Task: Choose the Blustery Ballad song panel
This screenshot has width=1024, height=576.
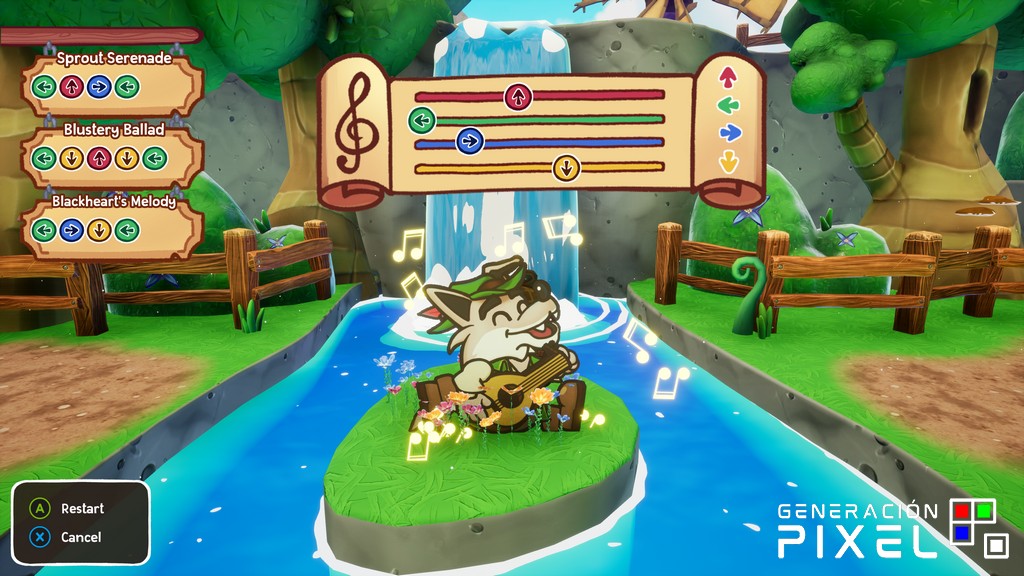Action: (x=113, y=152)
